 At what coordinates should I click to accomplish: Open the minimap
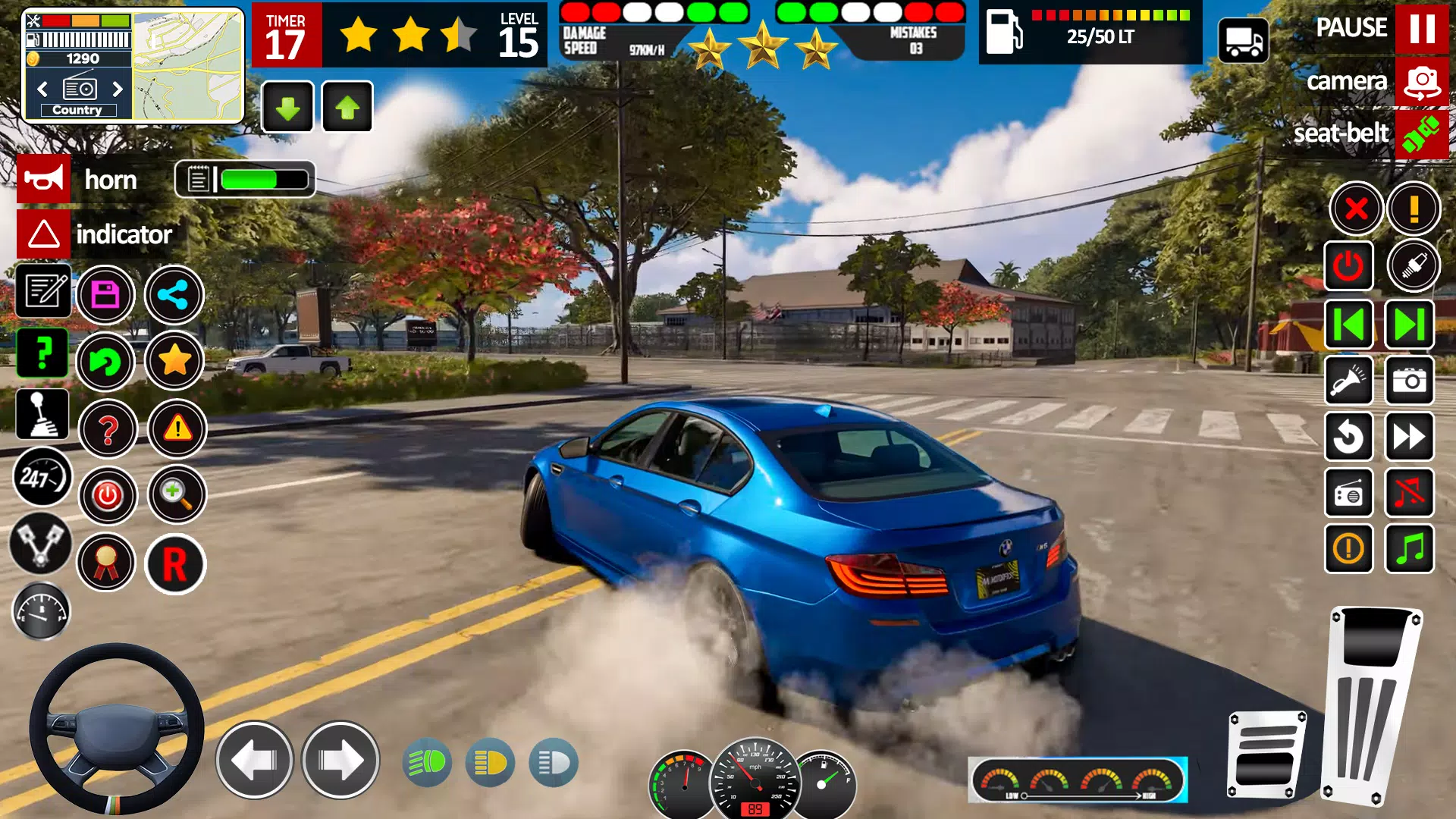[188, 66]
